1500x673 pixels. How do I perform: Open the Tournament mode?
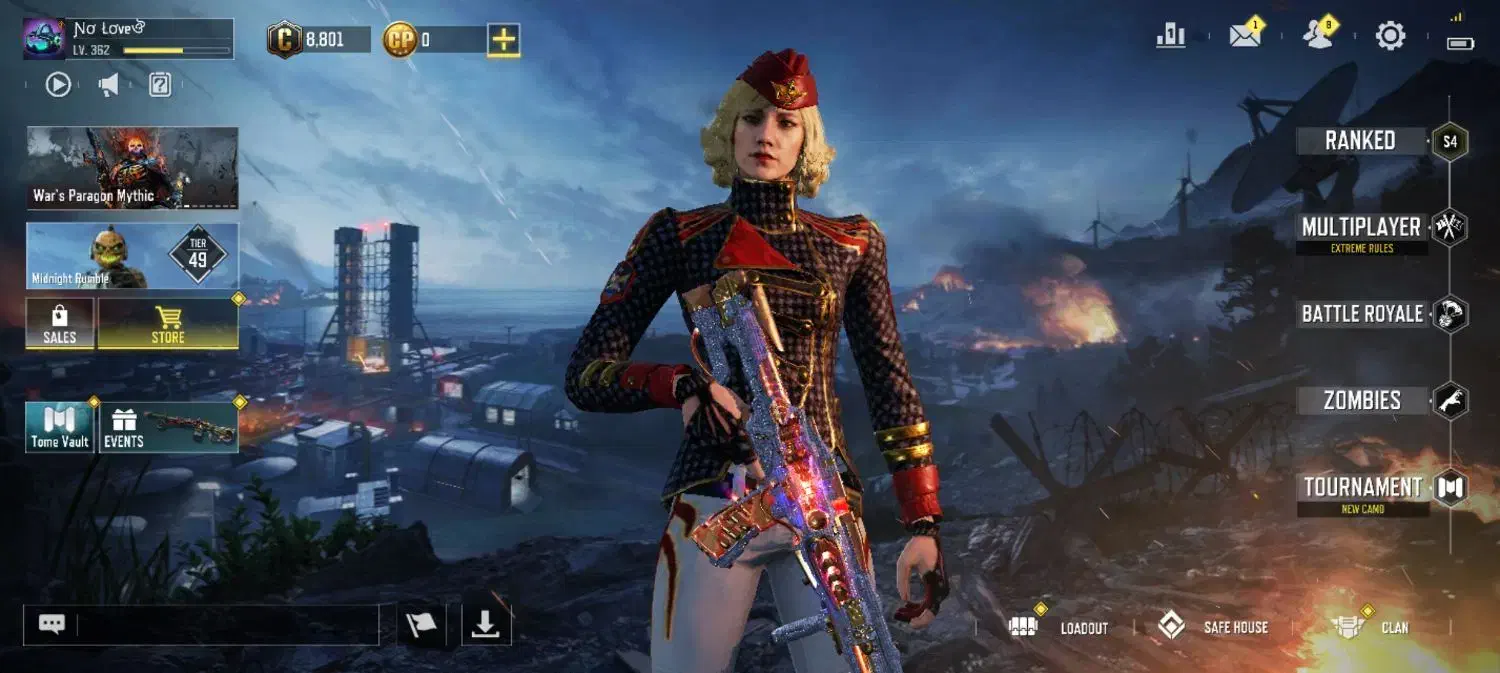click(1362, 489)
